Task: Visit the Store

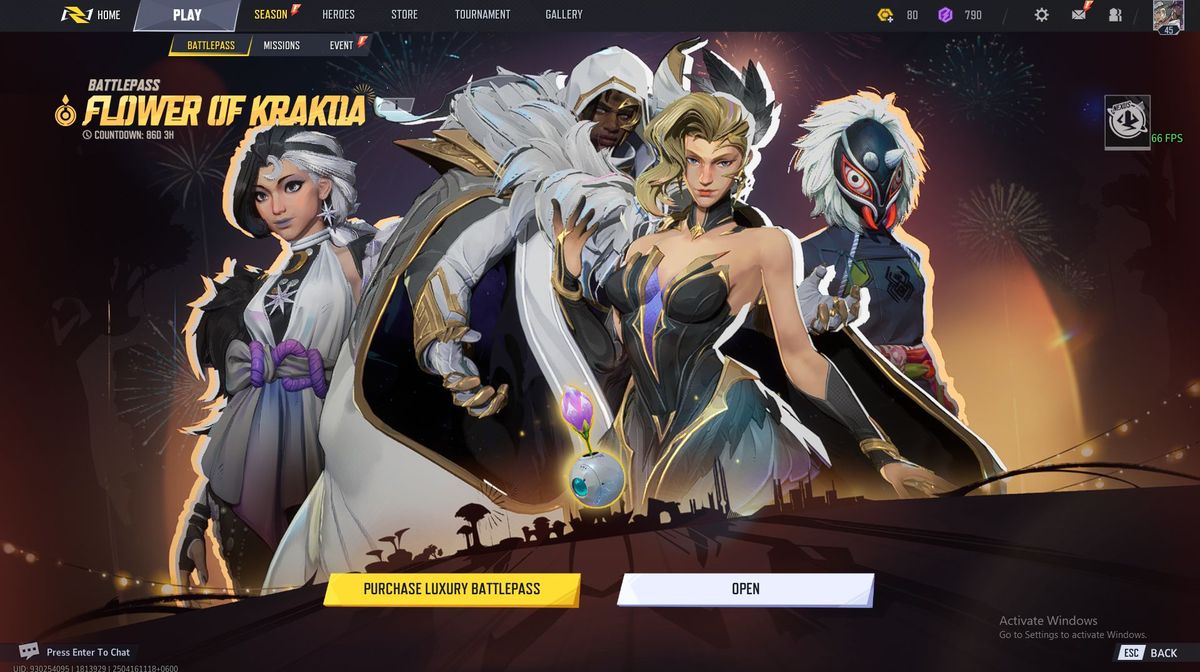Action: (405, 15)
